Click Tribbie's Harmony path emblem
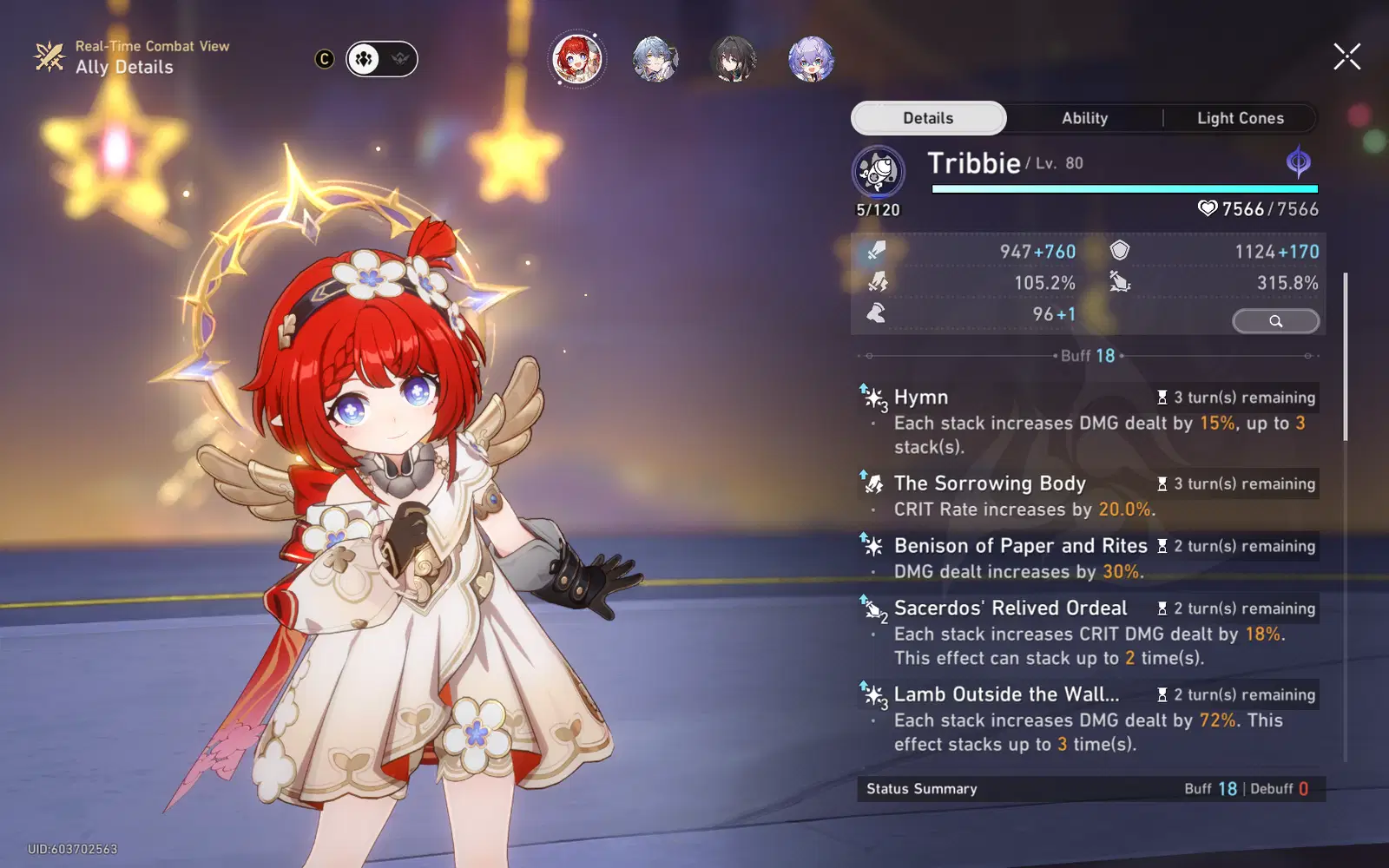This screenshot has height=868, width=1389. (878, 172)
